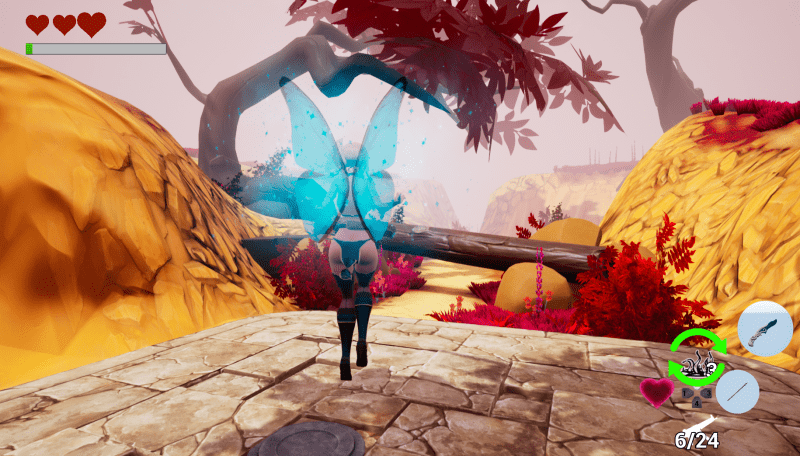Select the thin rod weapon slot

coord(738,391)
